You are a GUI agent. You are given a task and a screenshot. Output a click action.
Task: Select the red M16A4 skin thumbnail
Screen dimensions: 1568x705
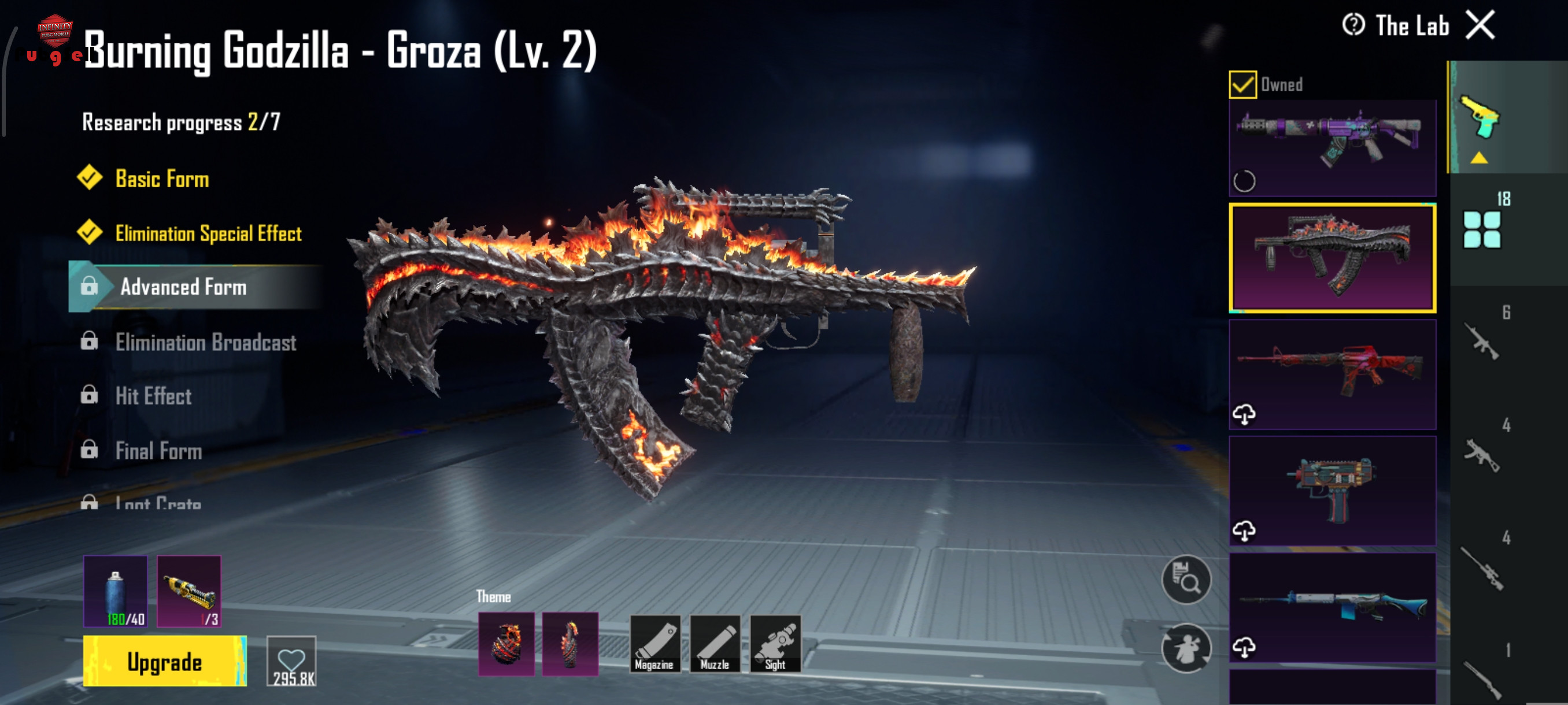coord(1332,373)
